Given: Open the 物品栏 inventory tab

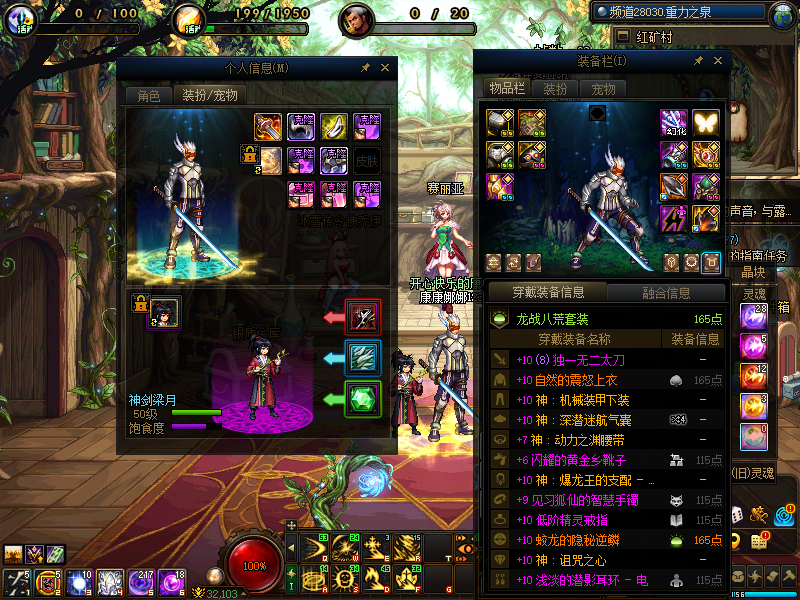Looking at the screenshot, I should [507, 89].
